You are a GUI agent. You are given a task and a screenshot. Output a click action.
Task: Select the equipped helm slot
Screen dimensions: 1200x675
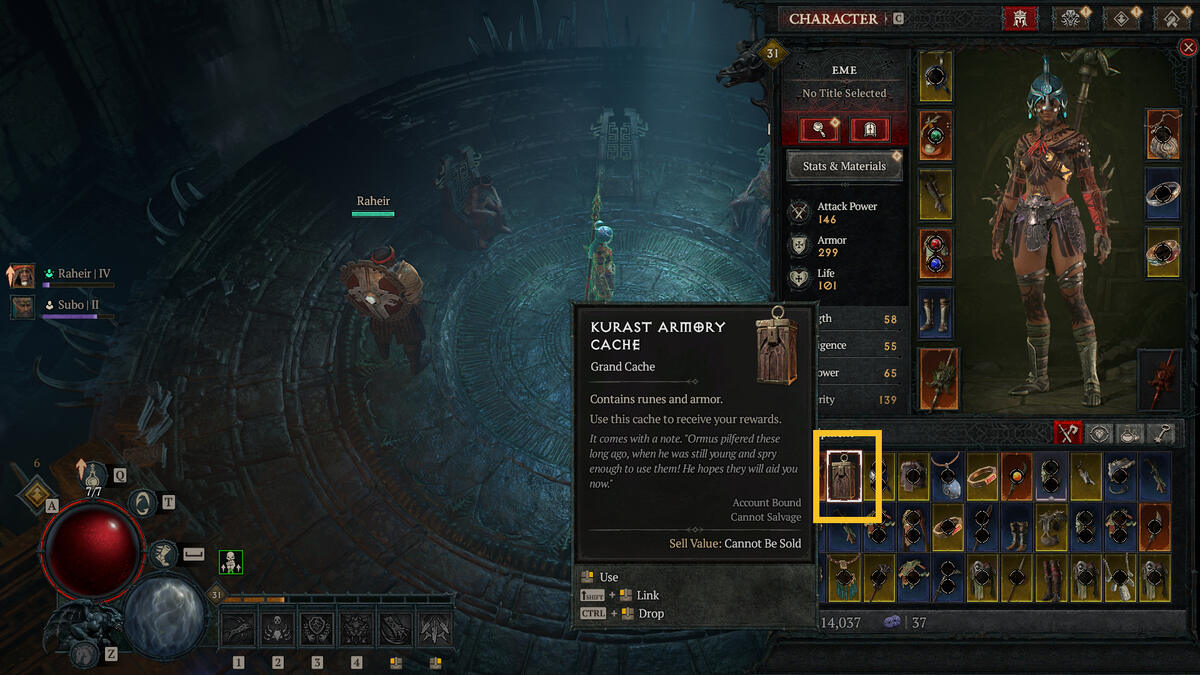pyautogui.click(x=936, y=77)
